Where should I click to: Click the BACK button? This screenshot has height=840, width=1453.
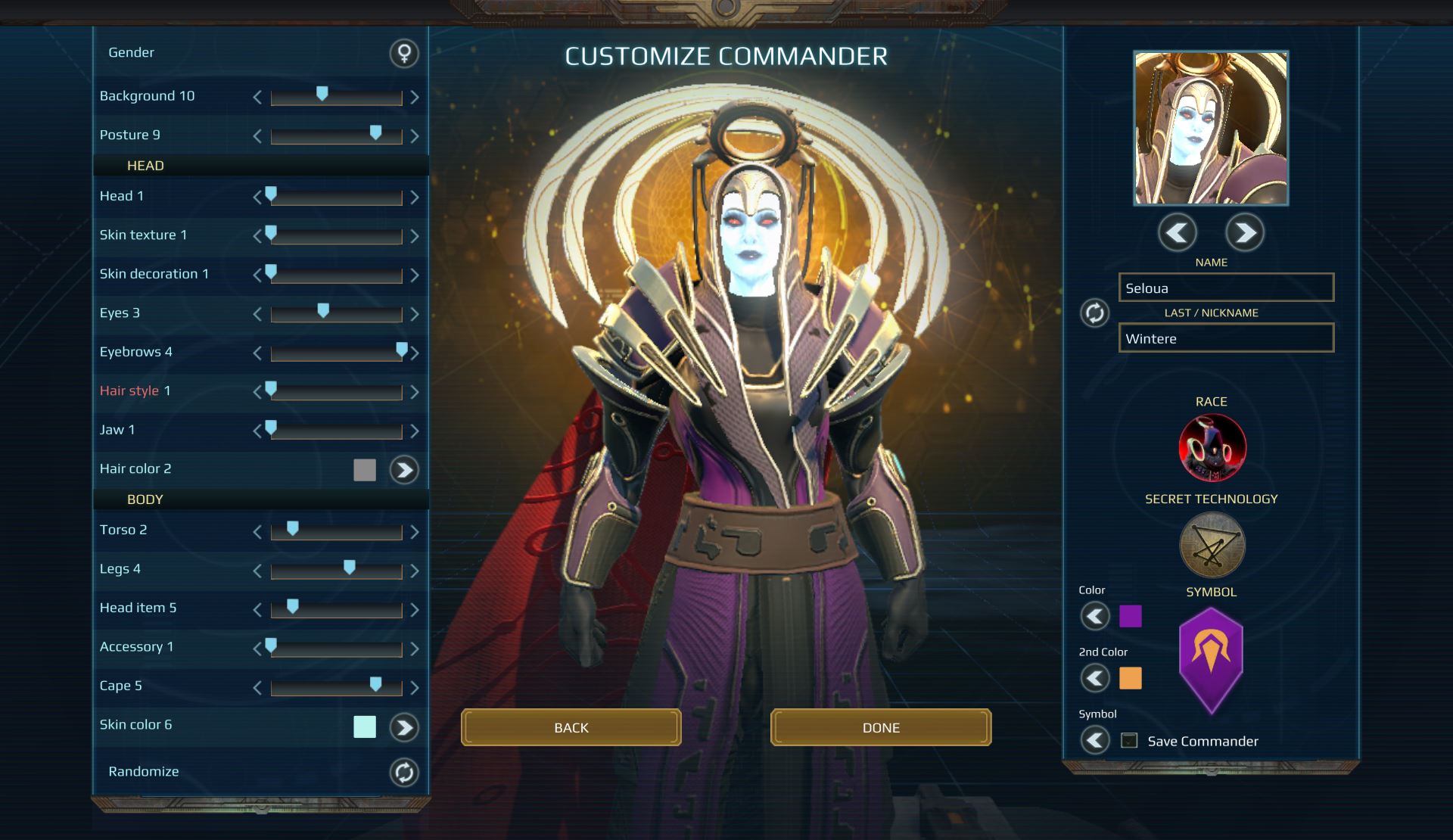click(571, 727)
